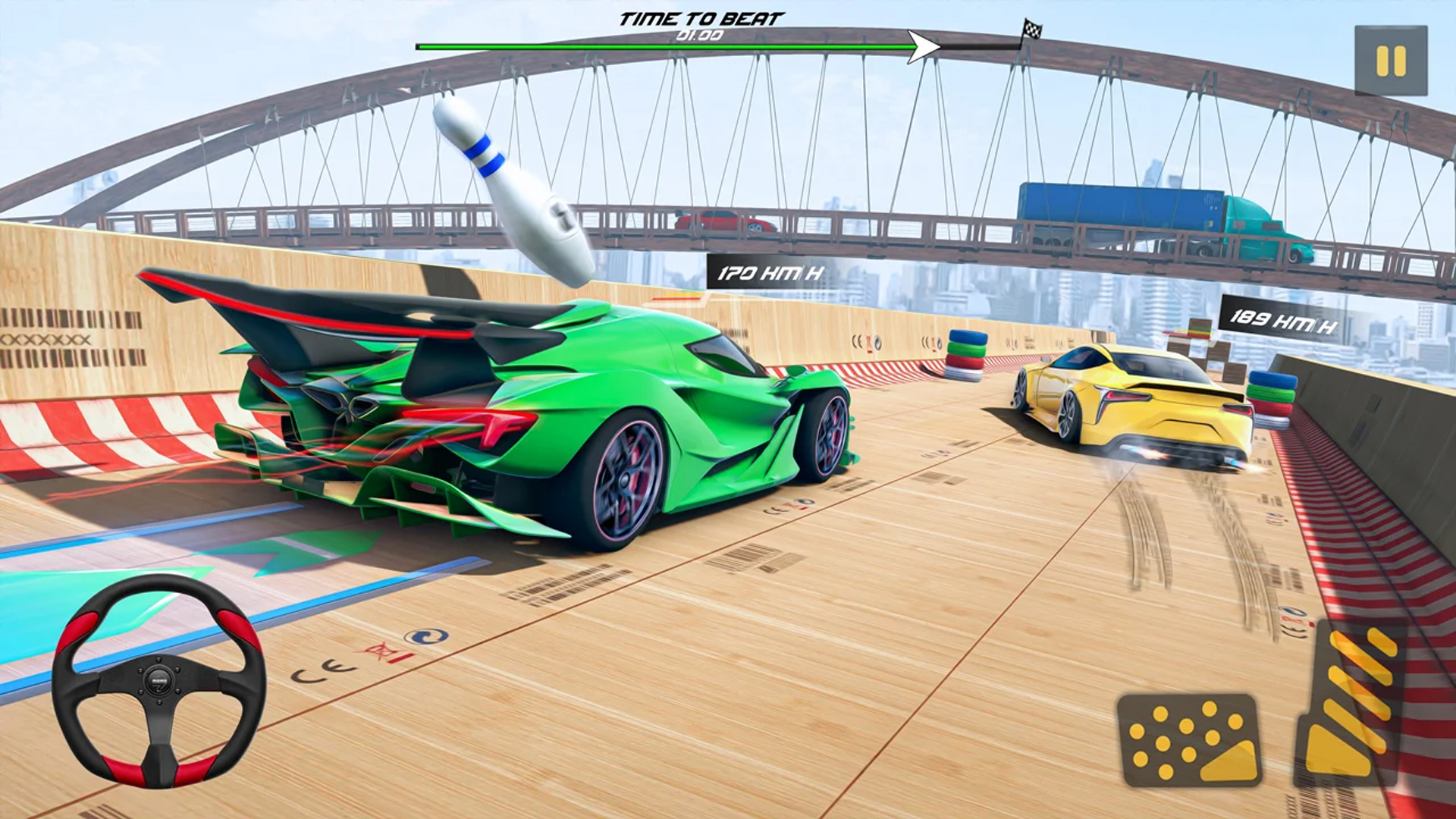Tap the steering wheel control
This screenshot has height=819, width=1456.
(x=159, y=680)
